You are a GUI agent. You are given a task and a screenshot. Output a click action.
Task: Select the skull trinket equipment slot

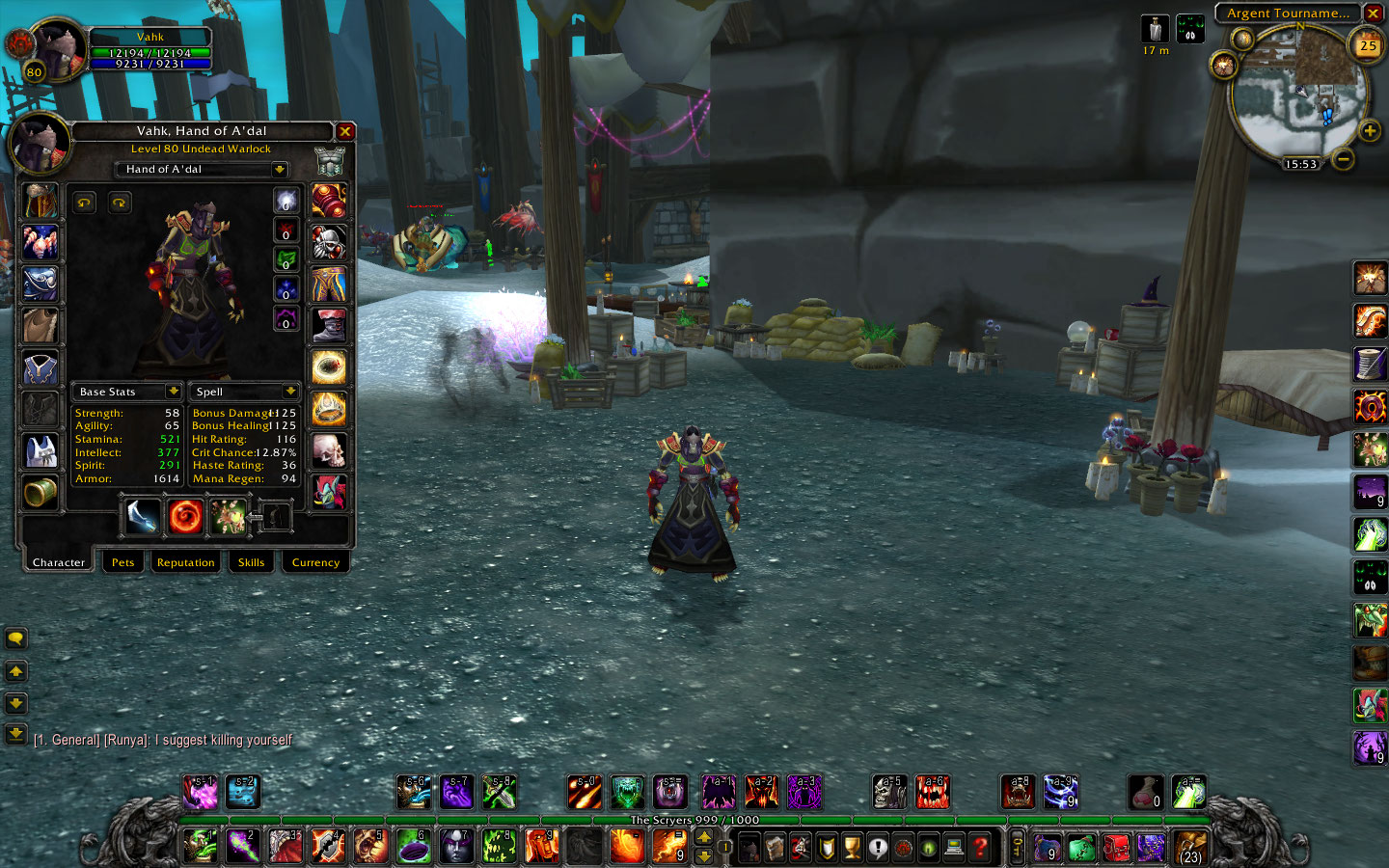click(329, 450)
